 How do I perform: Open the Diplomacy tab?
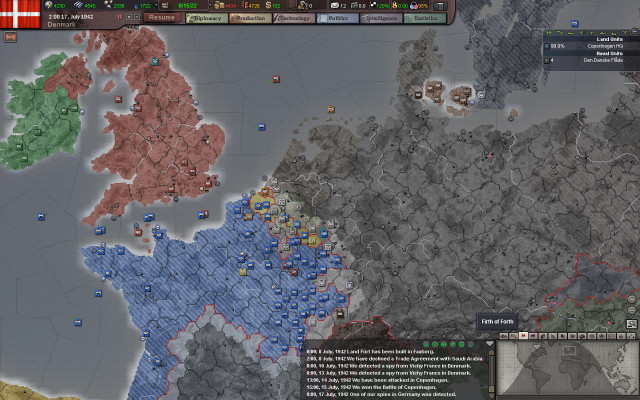[x=208, y=18]
